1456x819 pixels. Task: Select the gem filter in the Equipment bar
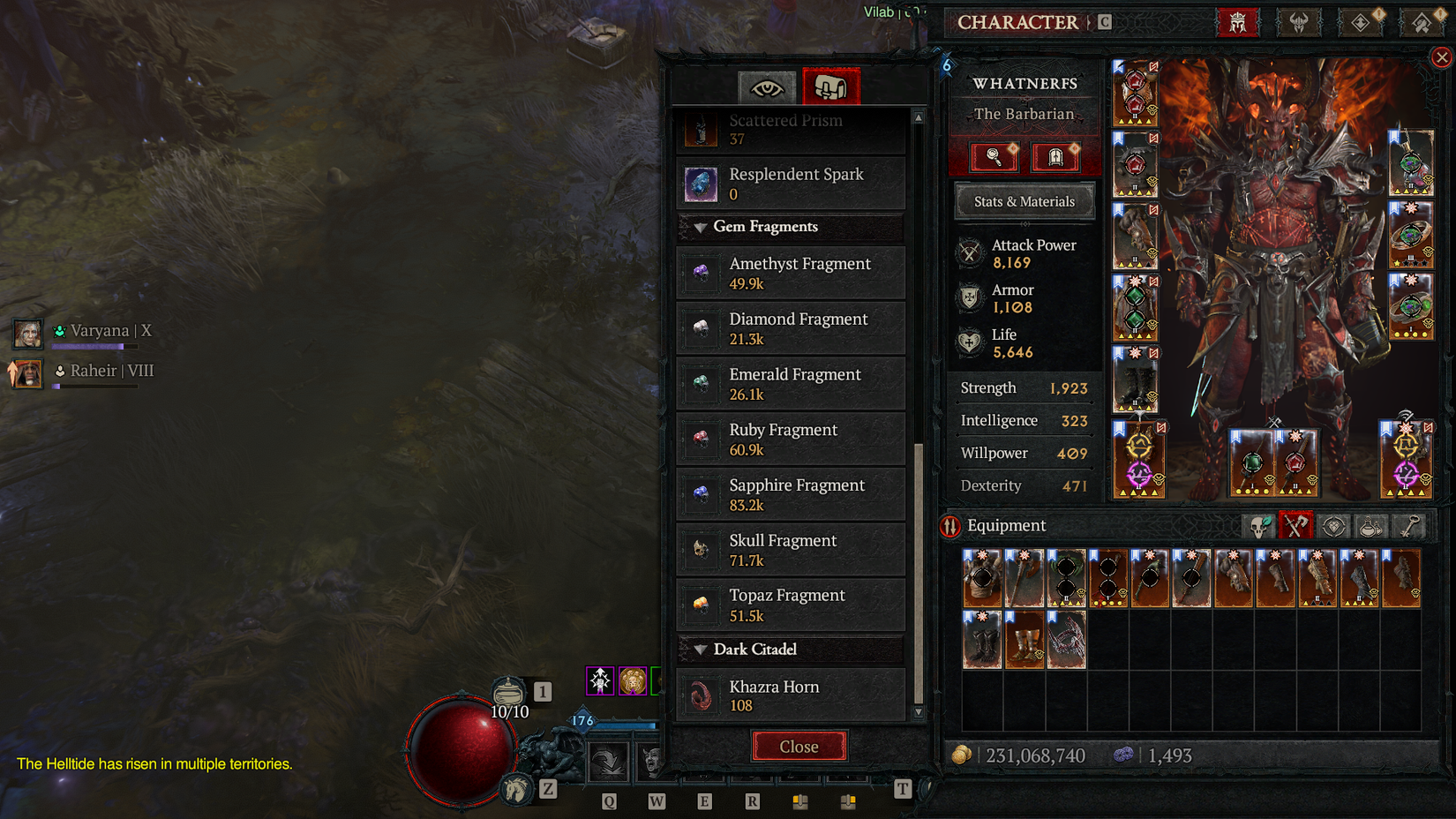coord(1334,525)
